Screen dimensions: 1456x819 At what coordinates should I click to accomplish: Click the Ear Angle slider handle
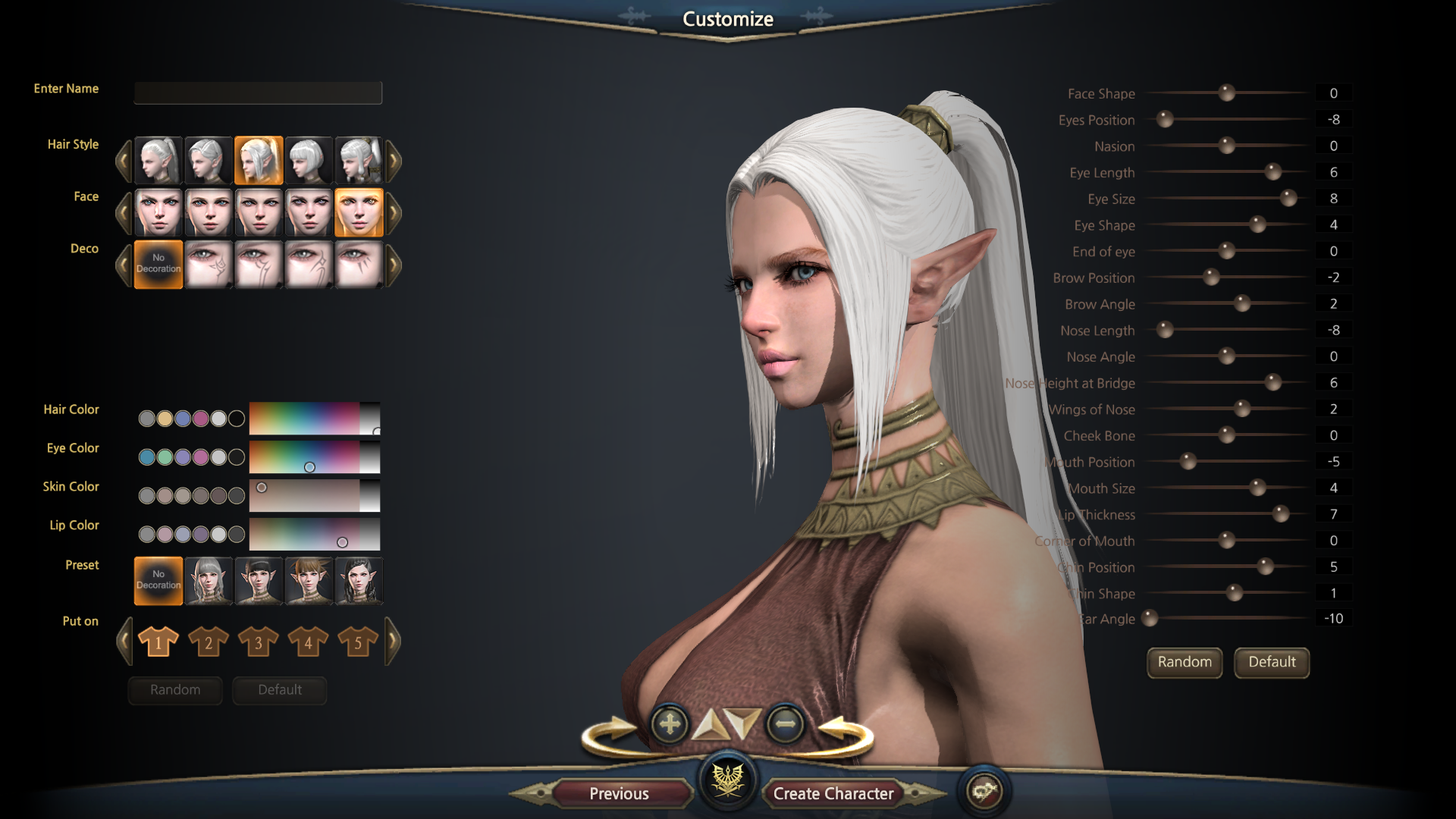pos(1150,618)
